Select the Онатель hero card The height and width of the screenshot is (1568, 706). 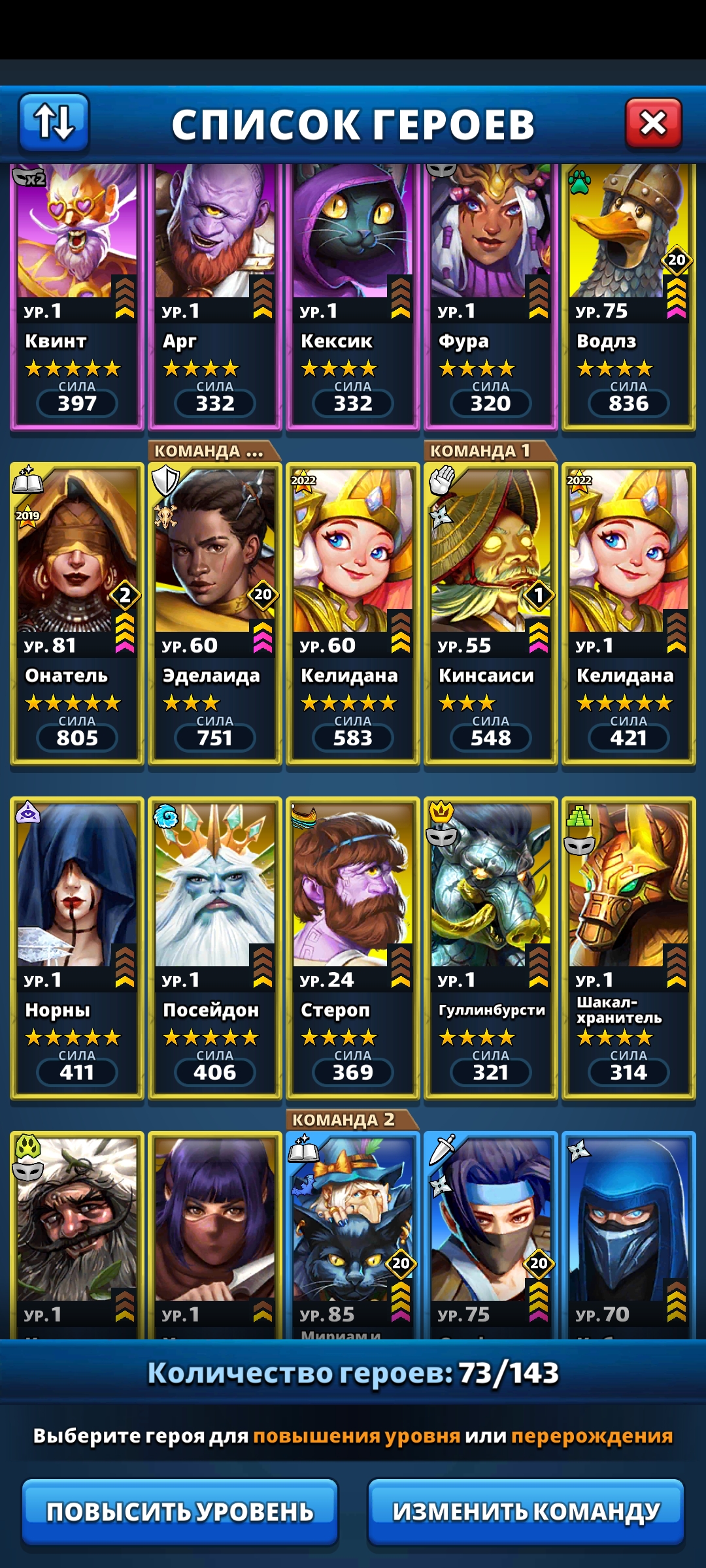pyautogui.click(x=77, y=614)
